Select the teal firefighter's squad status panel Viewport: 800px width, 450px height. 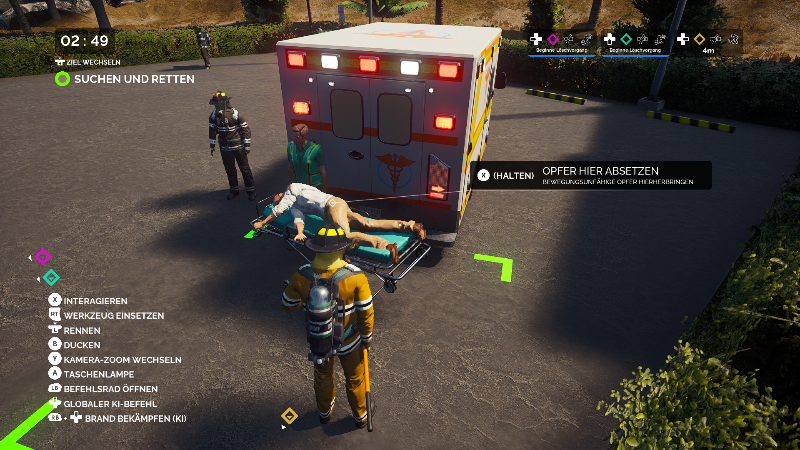(634, 42)
